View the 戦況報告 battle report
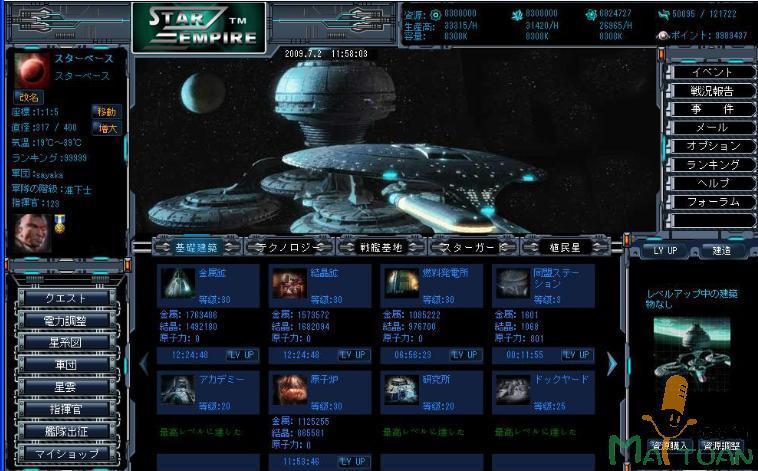 [x=712, y=91]
